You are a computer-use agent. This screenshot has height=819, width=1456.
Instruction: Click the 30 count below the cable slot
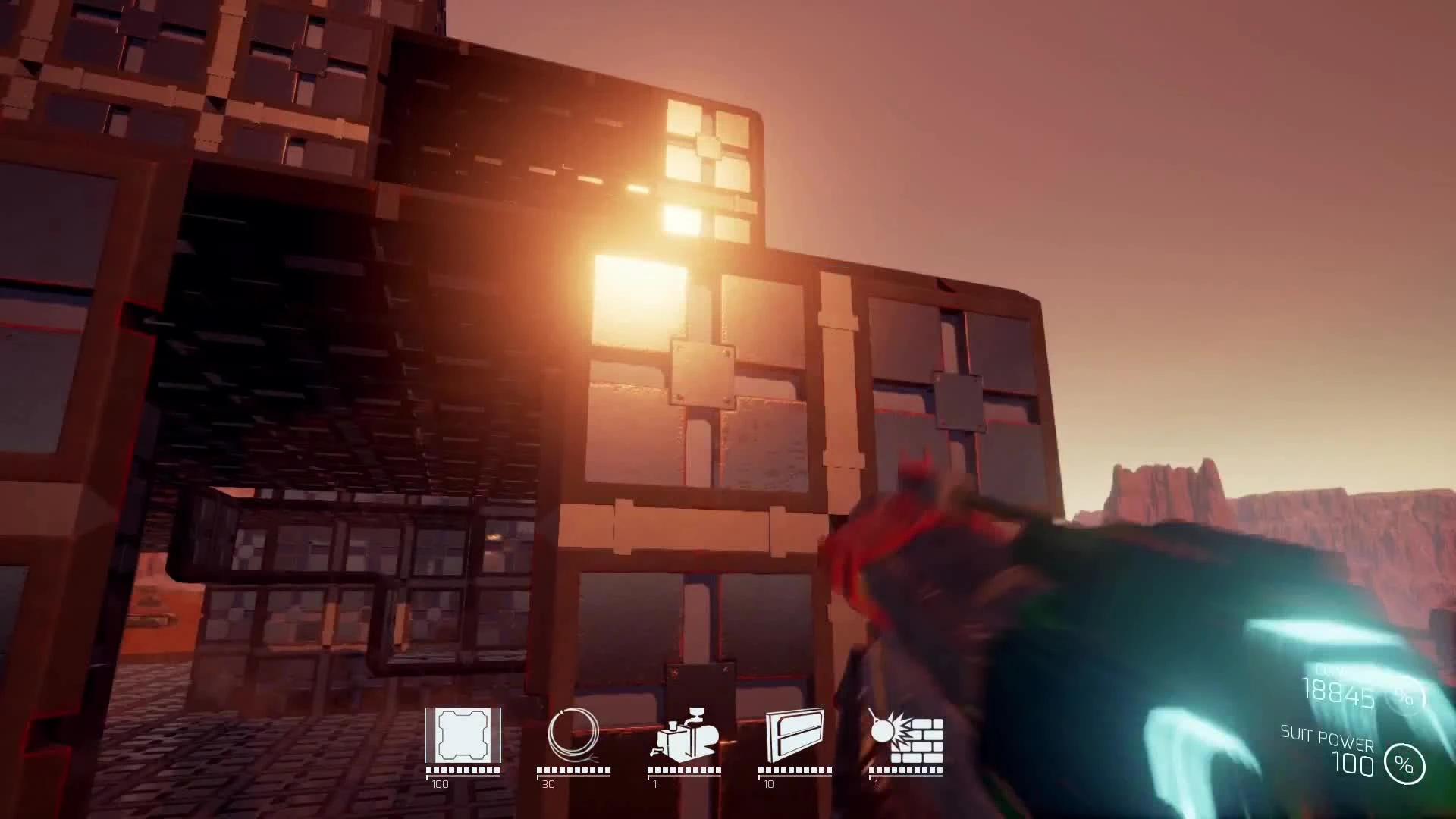(549, 786)
